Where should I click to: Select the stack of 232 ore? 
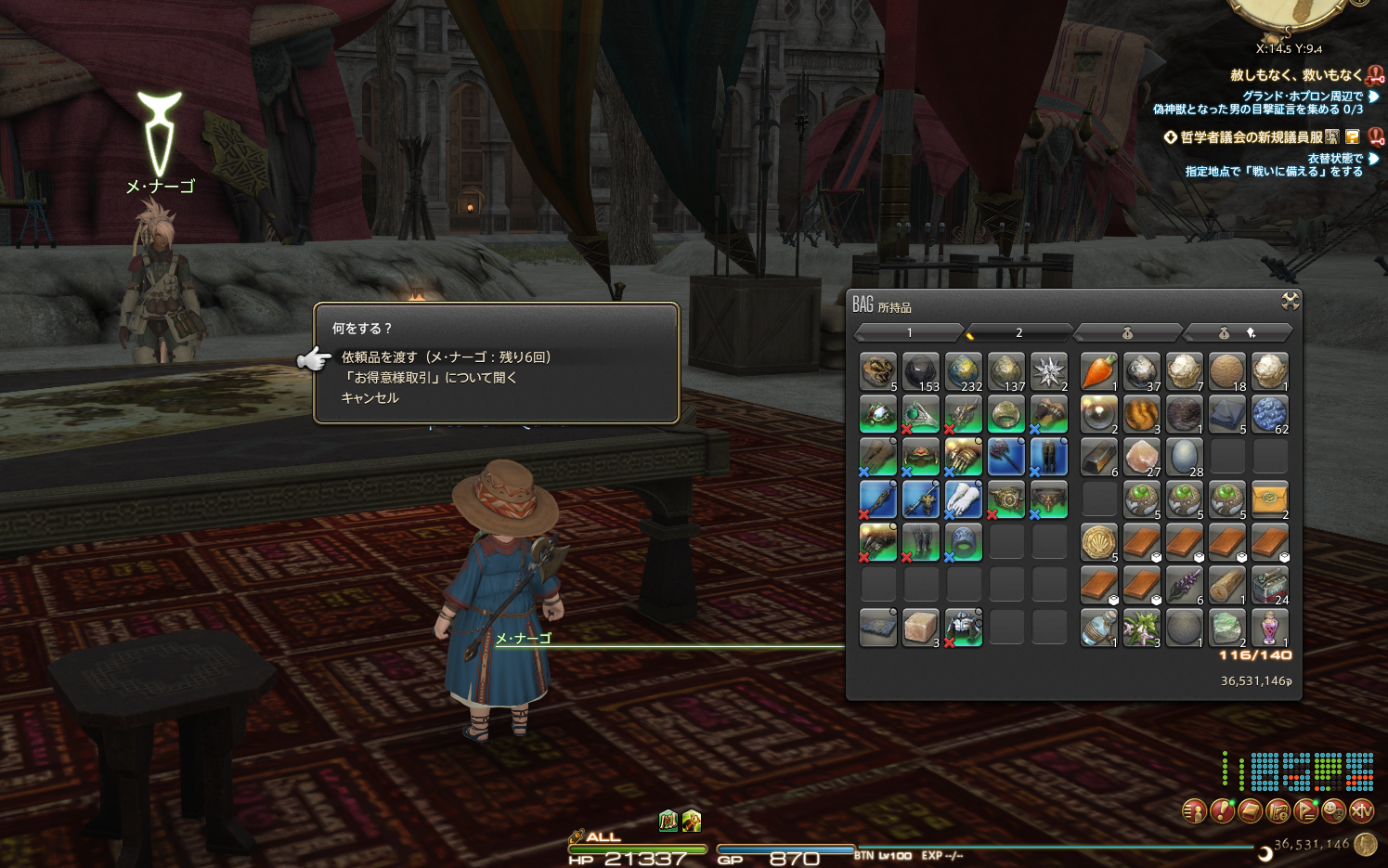[964, 371]
